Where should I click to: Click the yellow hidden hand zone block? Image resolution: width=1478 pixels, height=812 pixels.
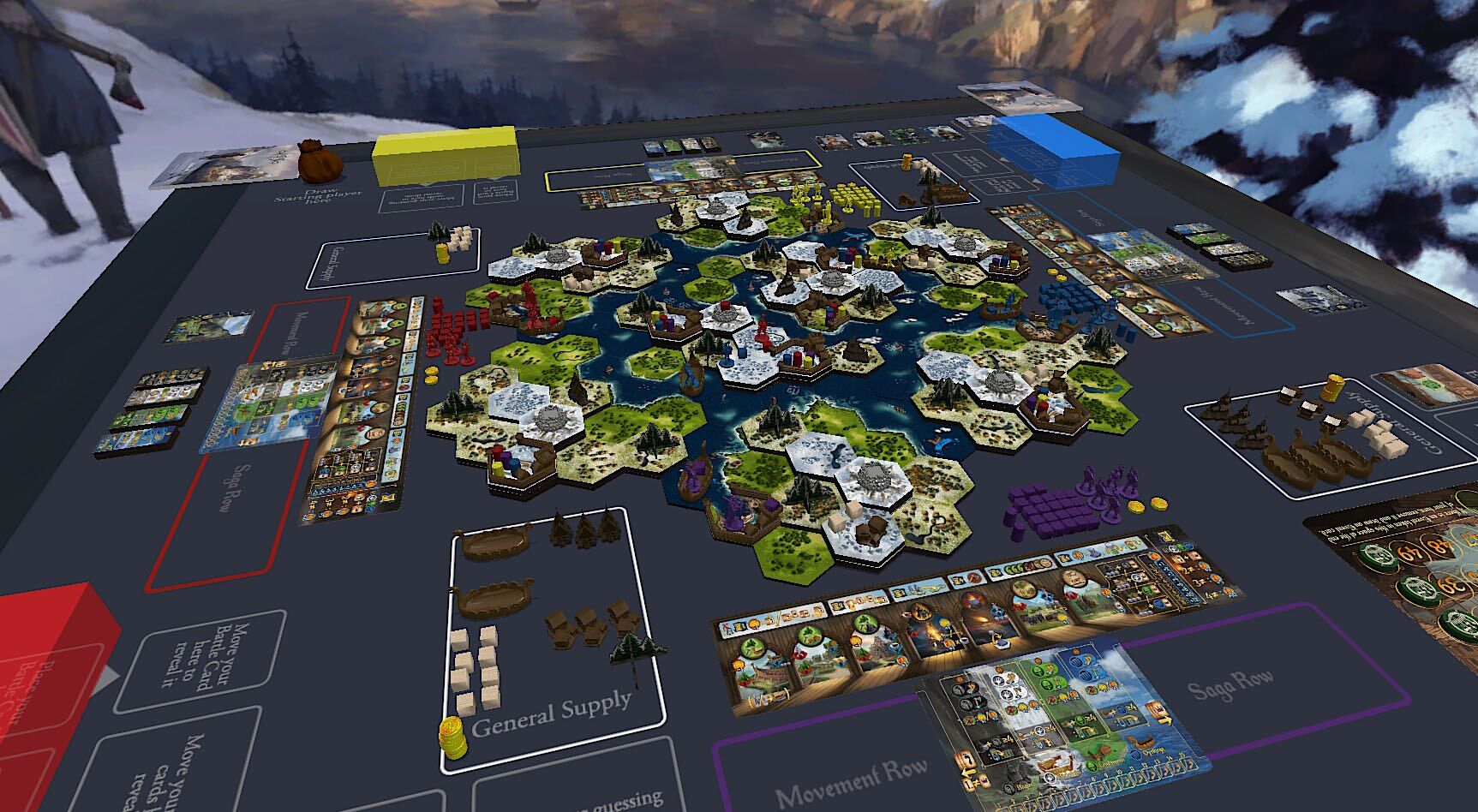446,155
